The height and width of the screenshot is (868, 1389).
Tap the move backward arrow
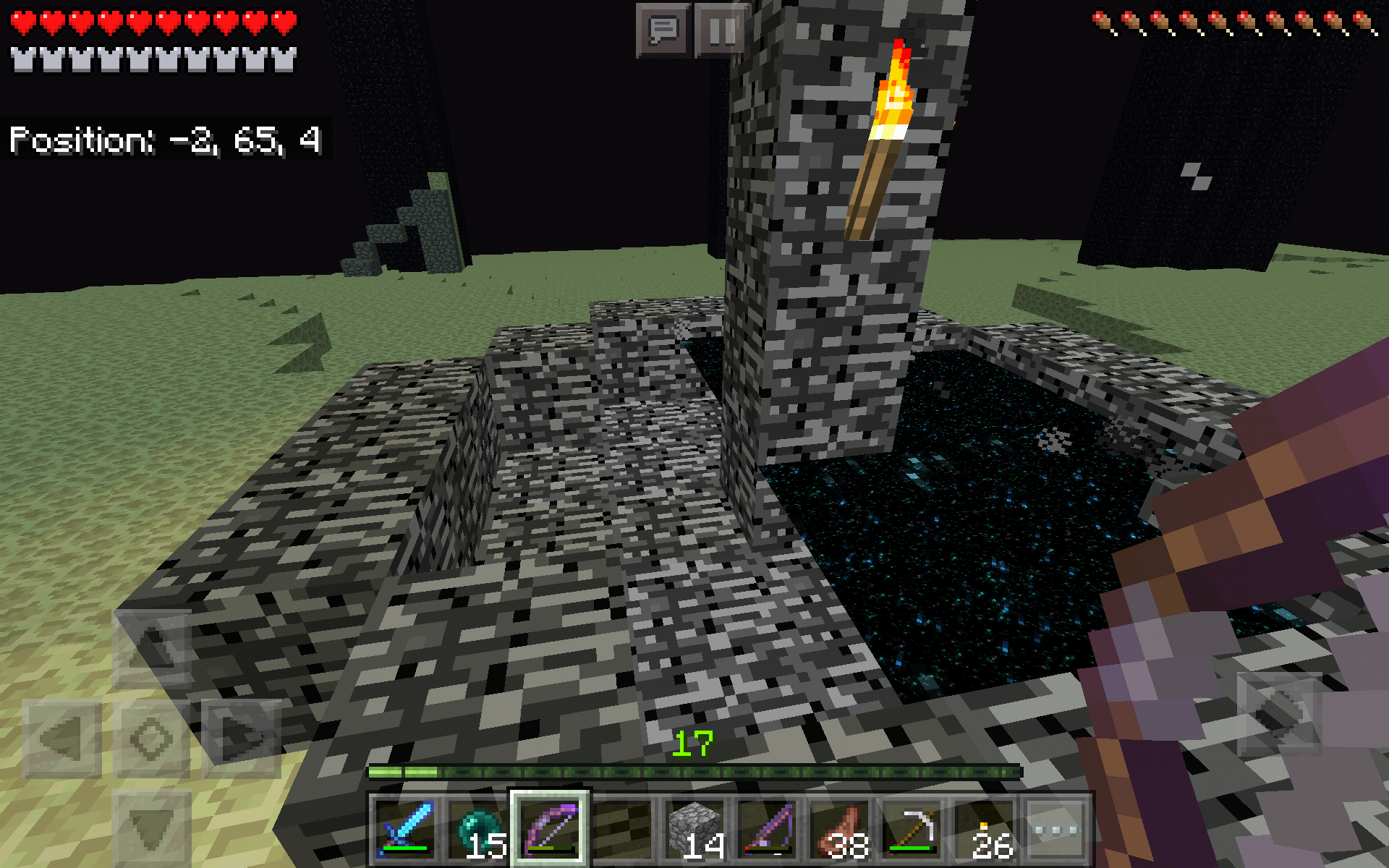coord(152,828)
